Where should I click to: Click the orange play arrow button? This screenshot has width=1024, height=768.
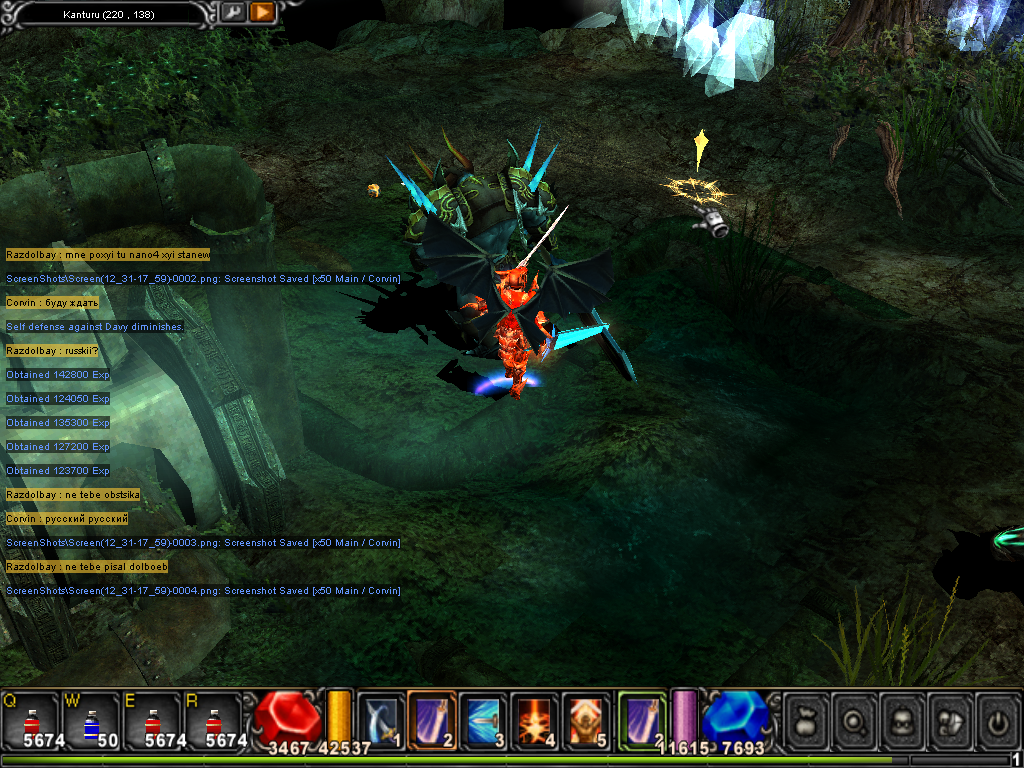262,13
